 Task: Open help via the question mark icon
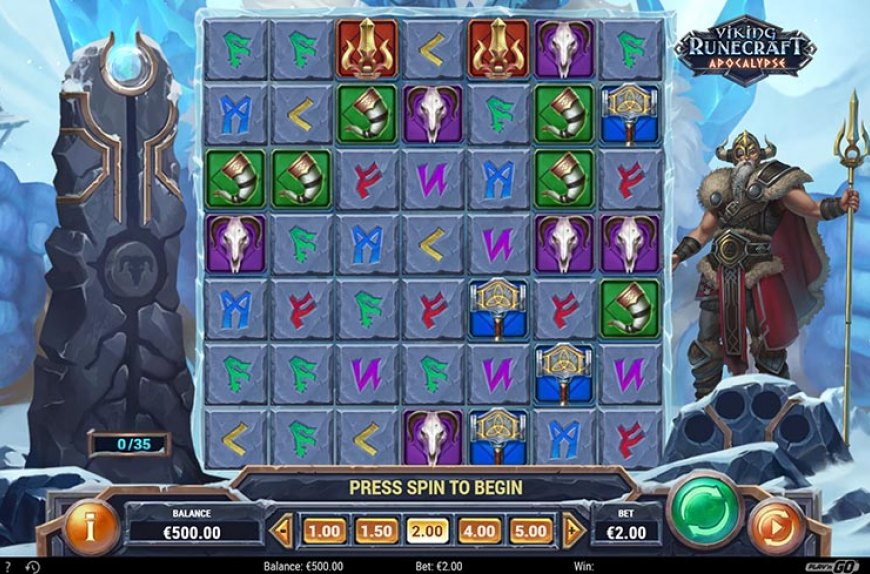(x=8, y=566)
